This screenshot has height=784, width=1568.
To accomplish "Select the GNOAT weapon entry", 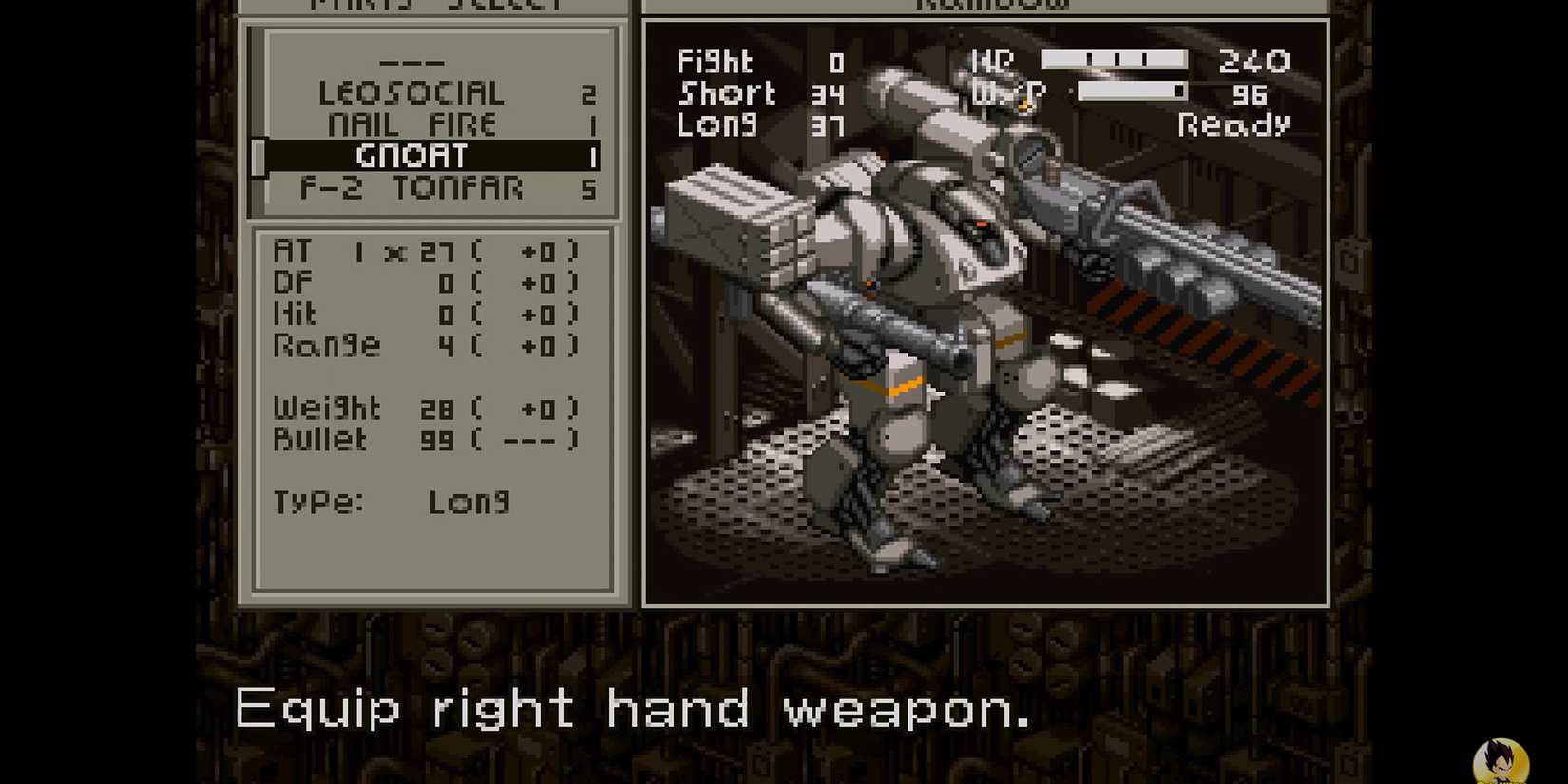I will [x=413, y=155].
